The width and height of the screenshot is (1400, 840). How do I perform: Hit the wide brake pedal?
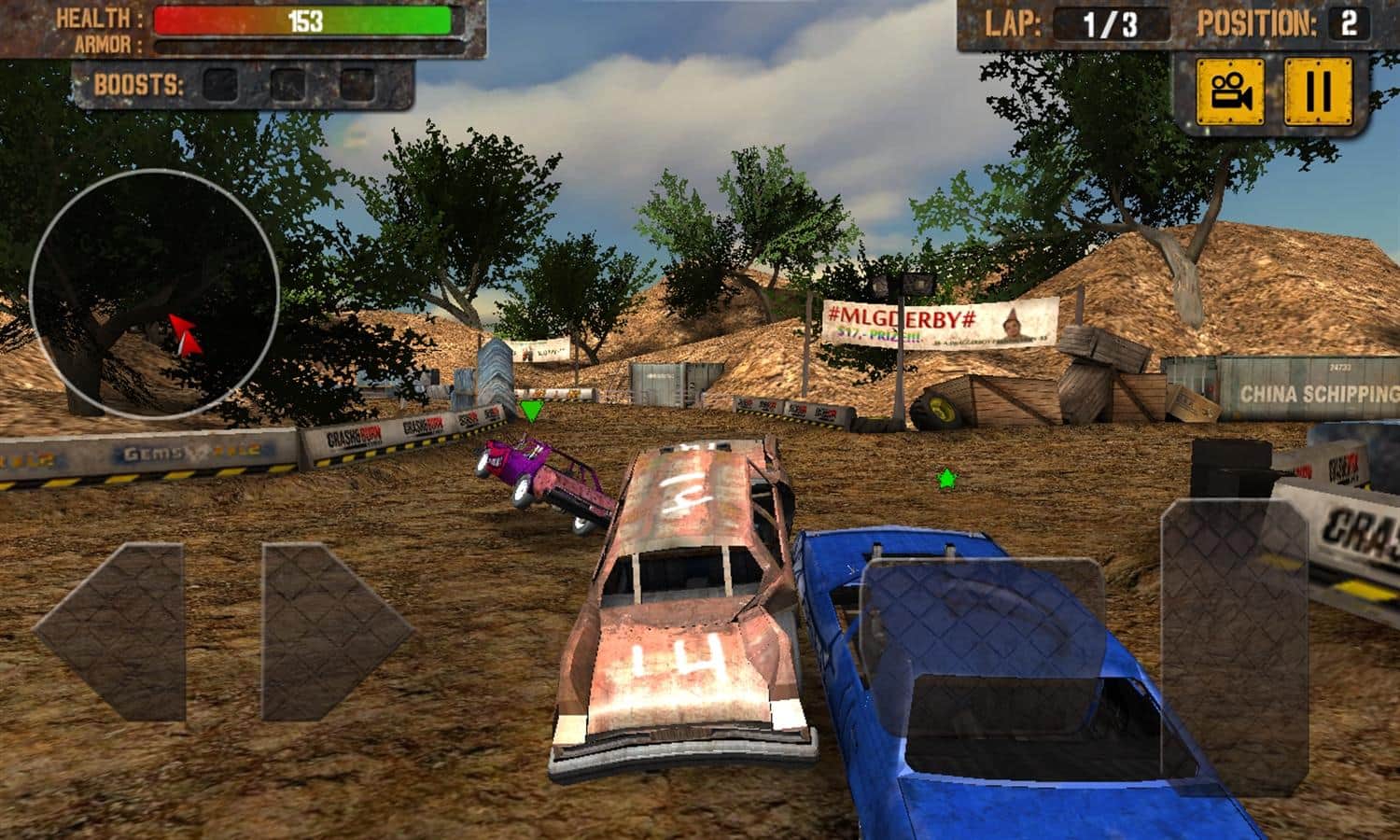(983, 667)
